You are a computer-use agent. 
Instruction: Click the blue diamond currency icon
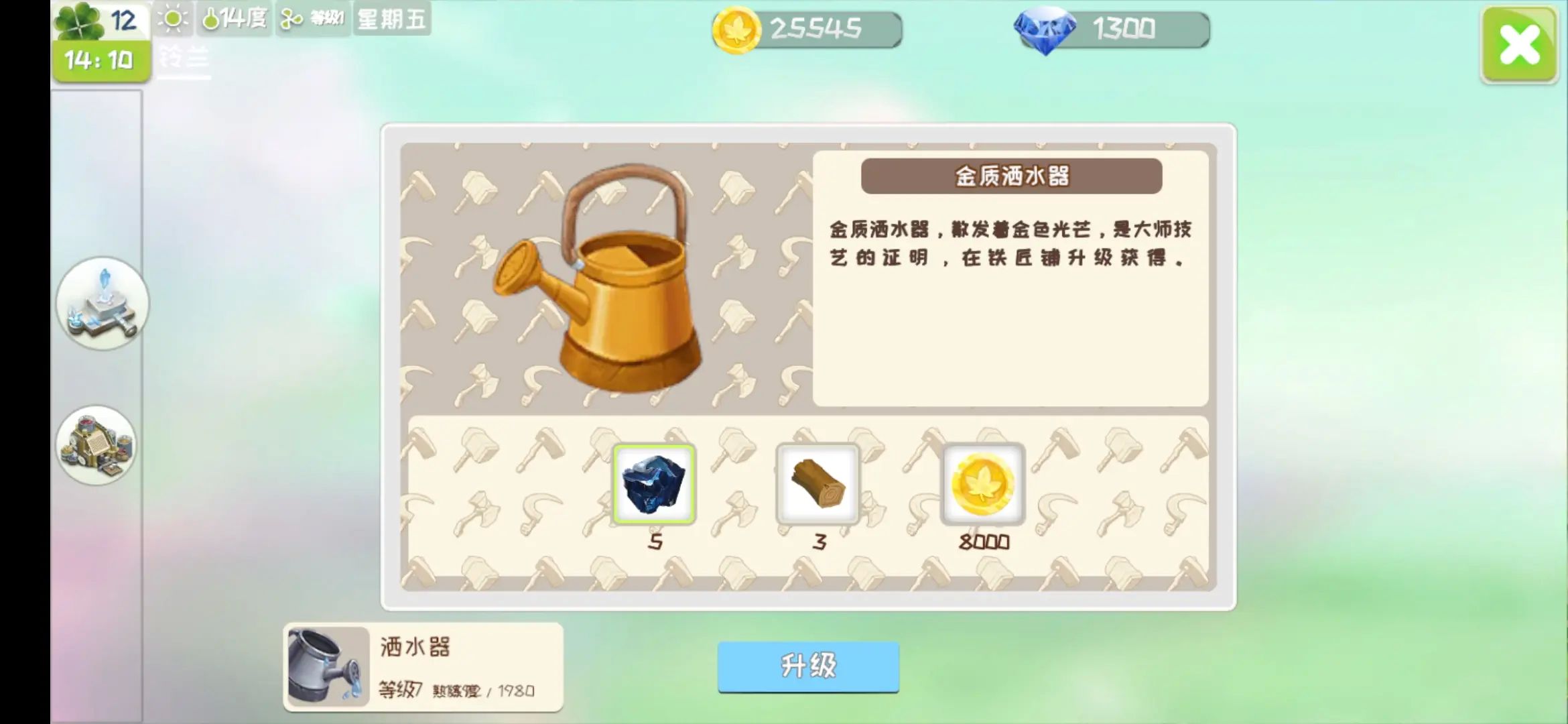click(1045, 28)
